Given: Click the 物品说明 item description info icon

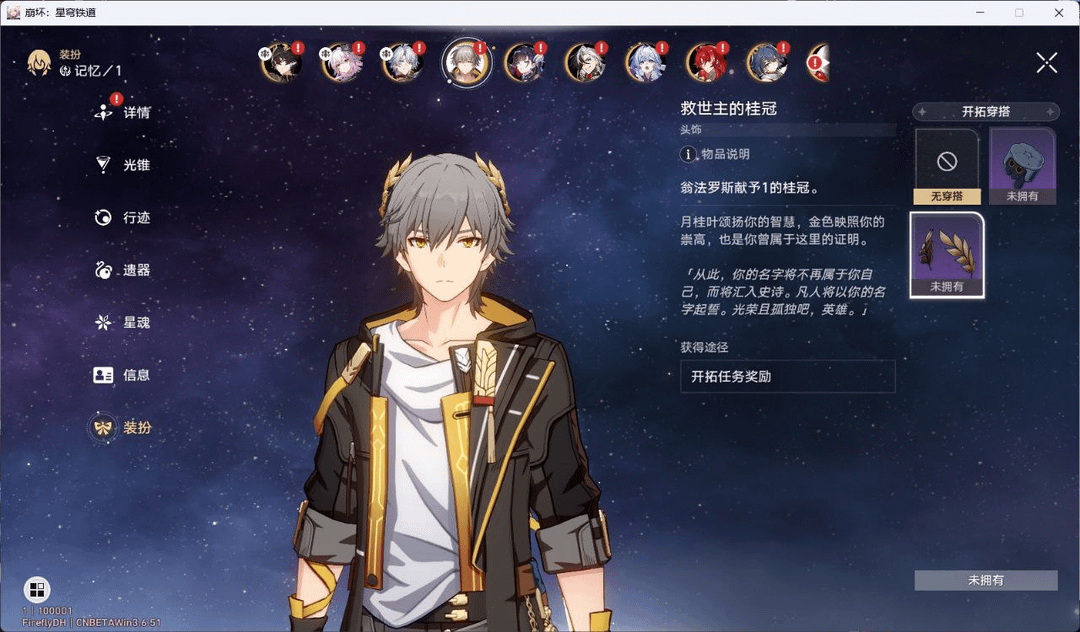Looking at the screenshot, I should [688, 154].
